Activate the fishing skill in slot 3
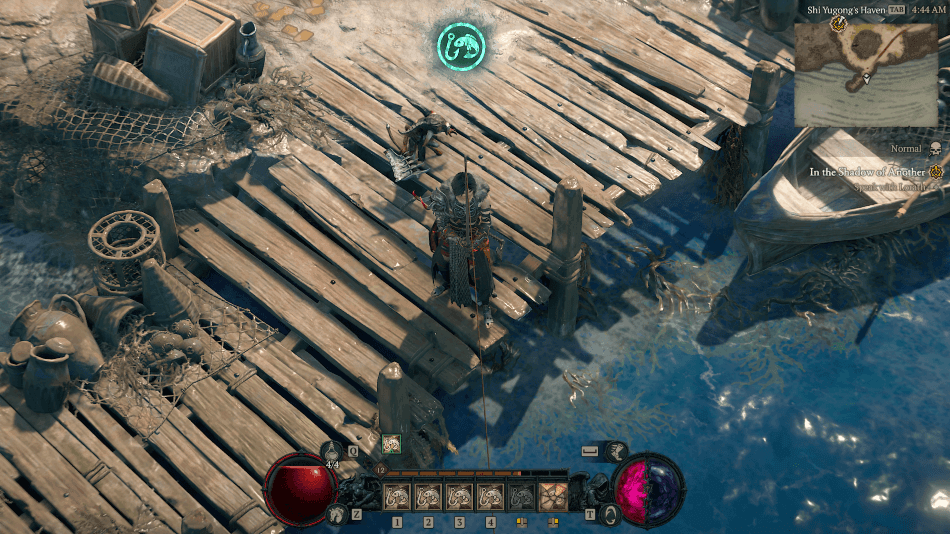 (459, 496)
